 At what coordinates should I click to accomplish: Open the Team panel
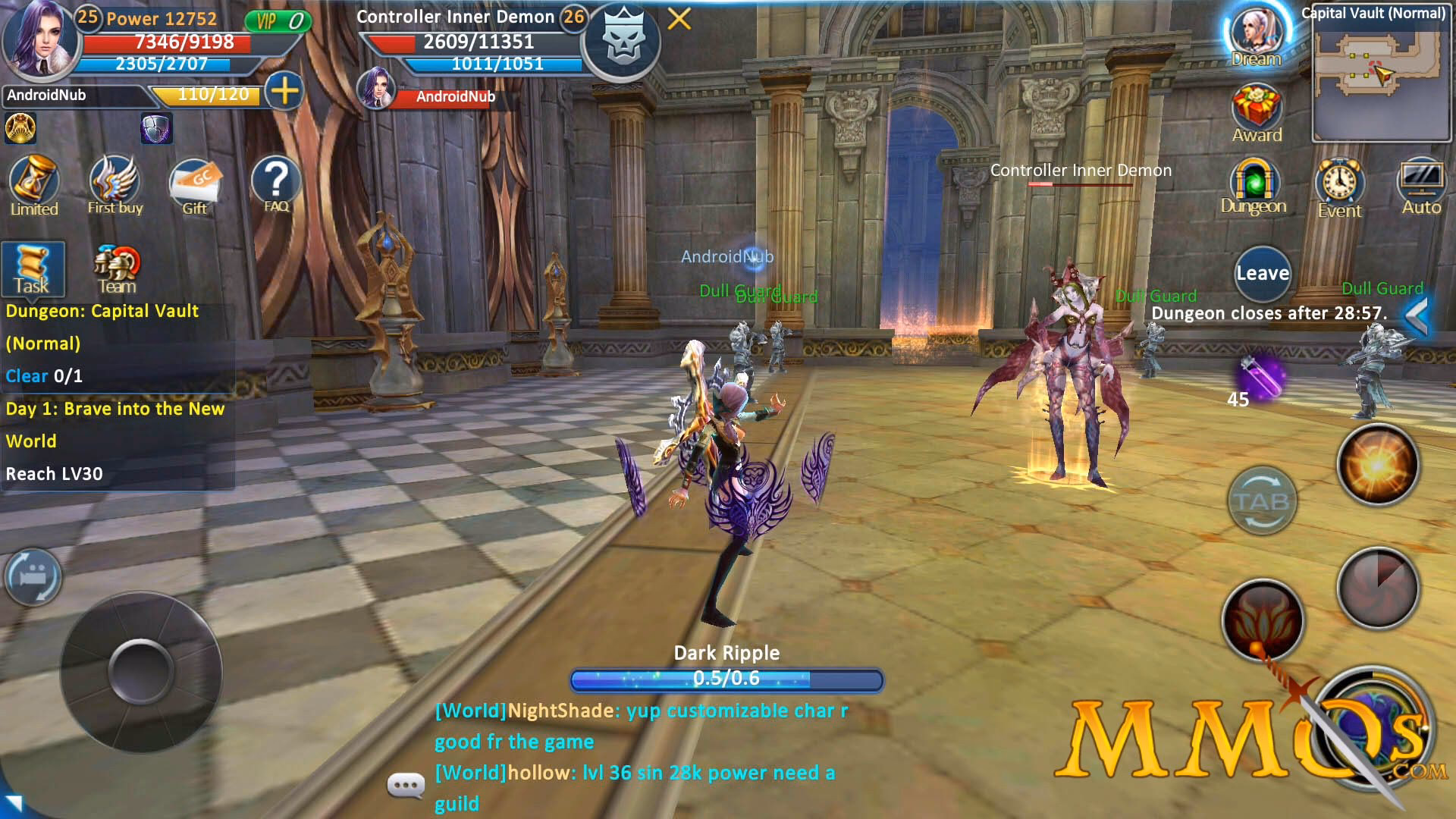(118, 267)
